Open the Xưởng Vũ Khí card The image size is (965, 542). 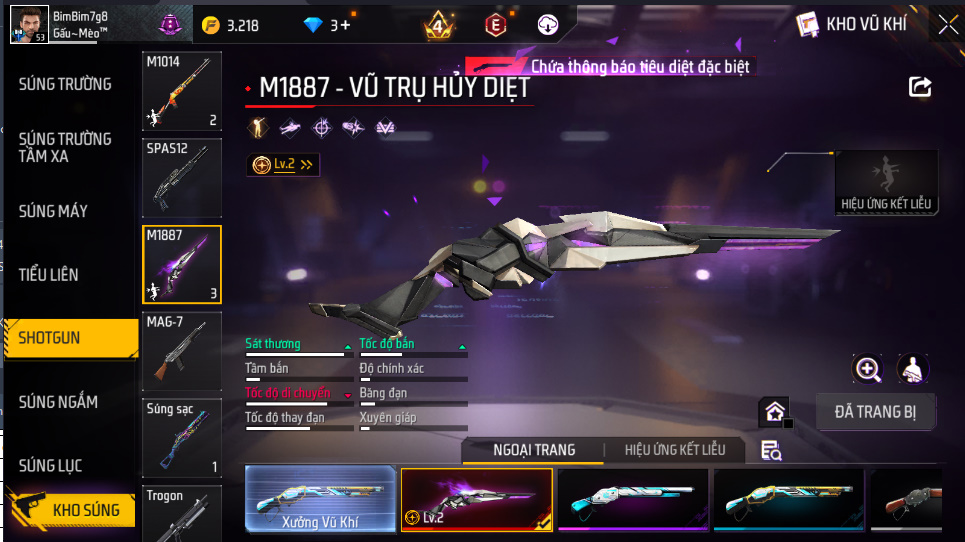(x=321, y=498)
